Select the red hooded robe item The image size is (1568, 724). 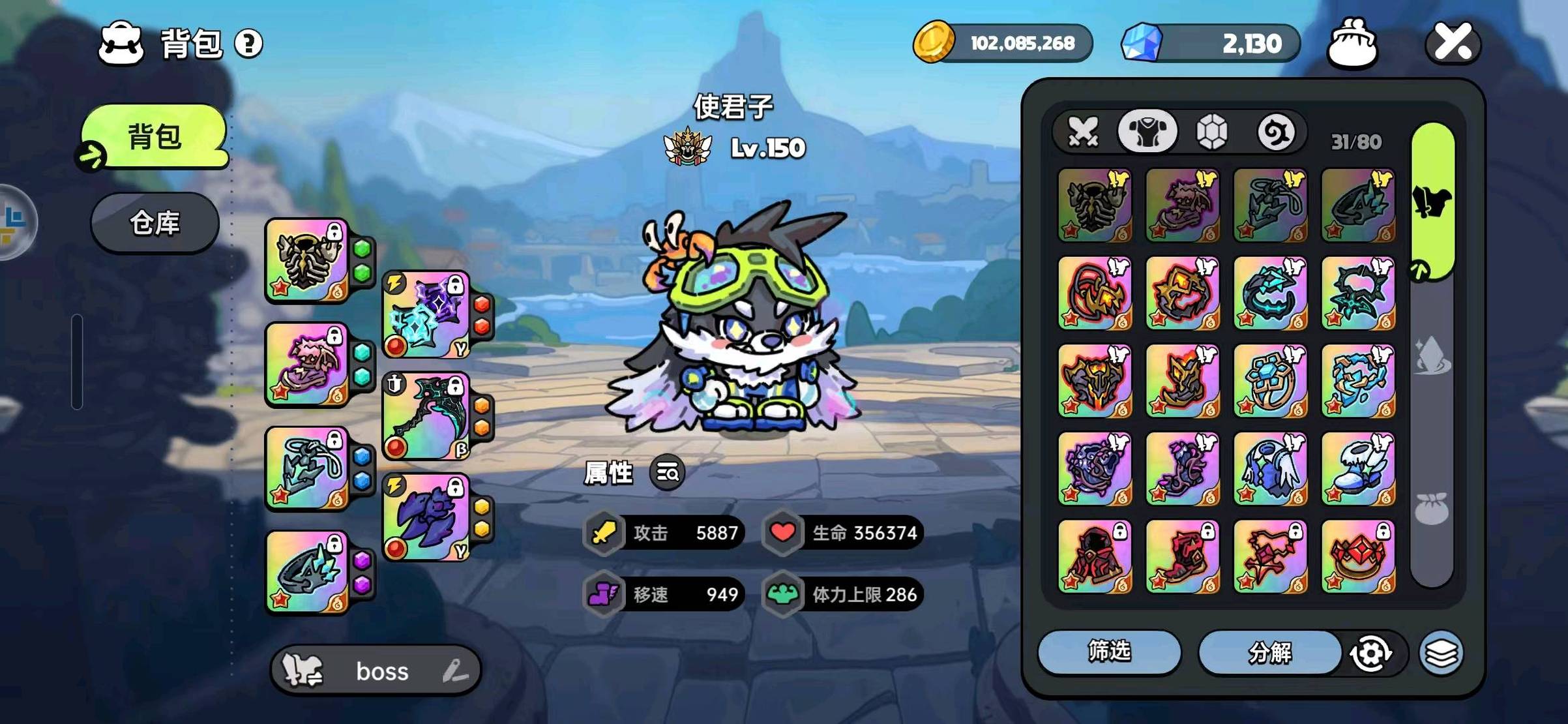[1095, 556]
